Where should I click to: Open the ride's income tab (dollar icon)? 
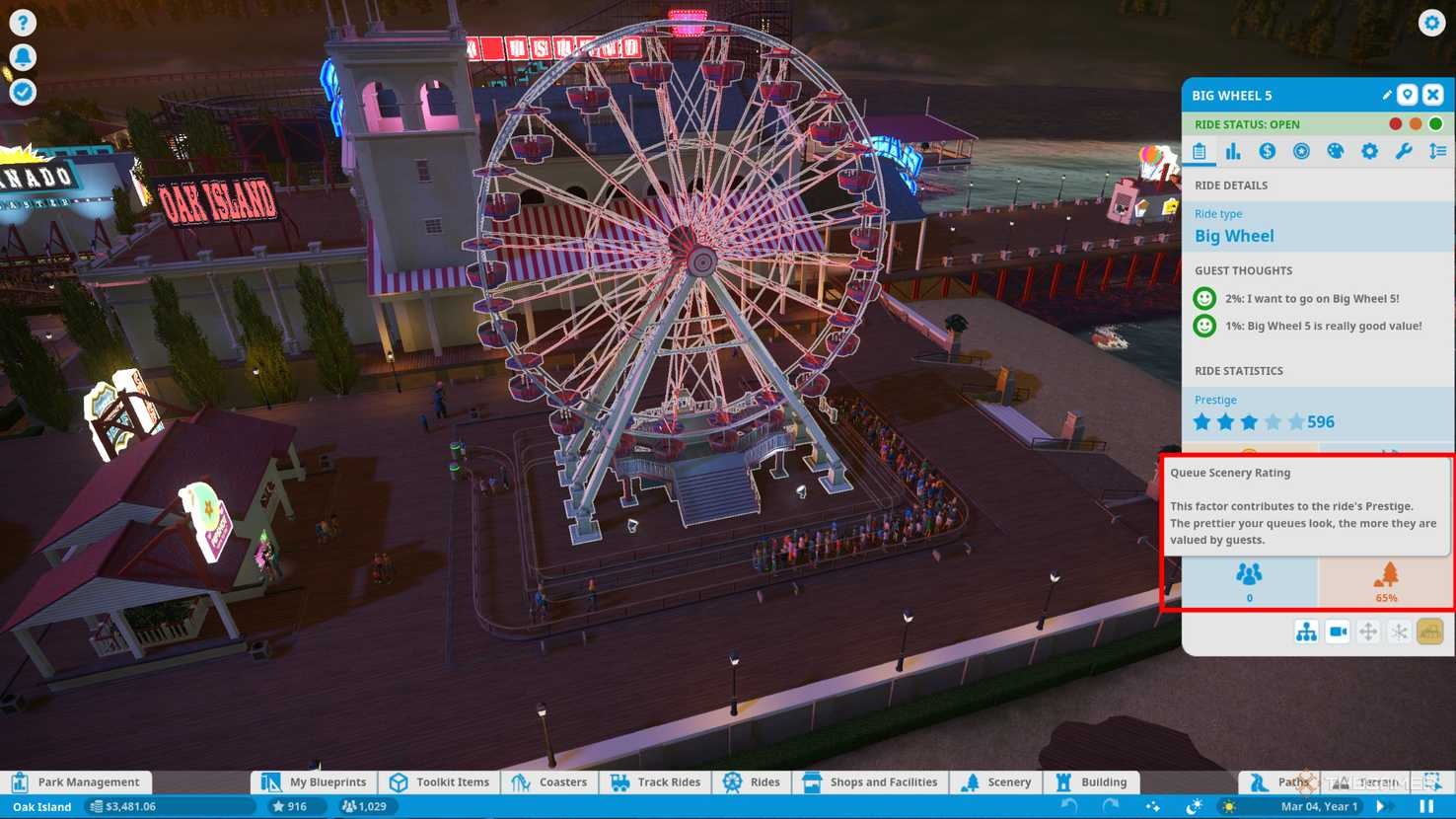tap(1268, 151)
